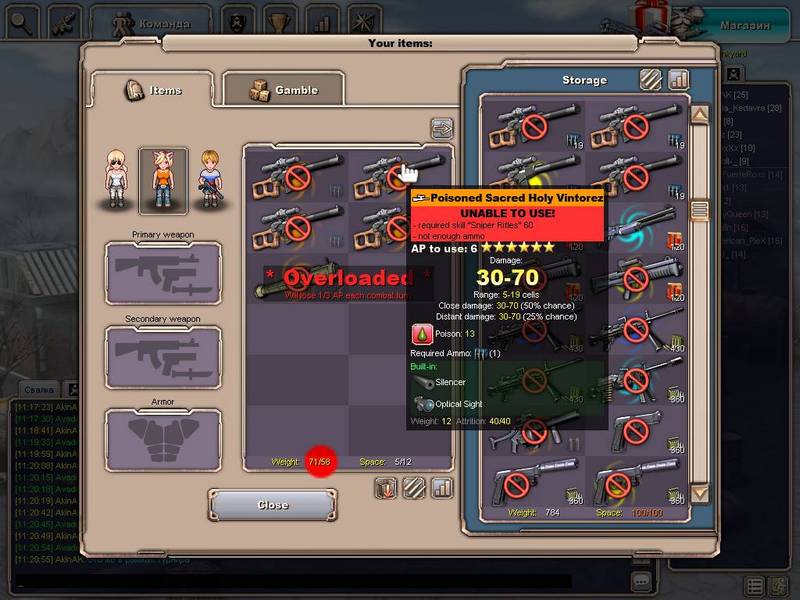The image size is (800, 600).
Task: Click the empty Secondary weapon slot
Action: pos(163,357)
